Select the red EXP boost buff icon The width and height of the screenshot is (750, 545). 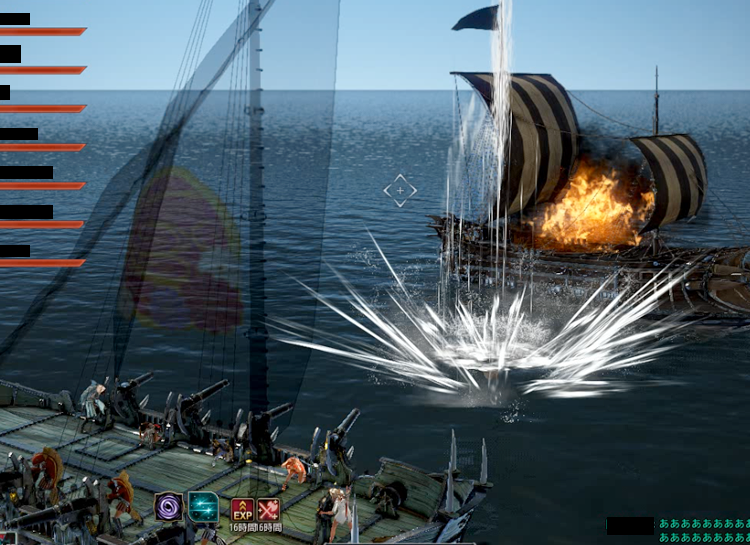point(242,509)
